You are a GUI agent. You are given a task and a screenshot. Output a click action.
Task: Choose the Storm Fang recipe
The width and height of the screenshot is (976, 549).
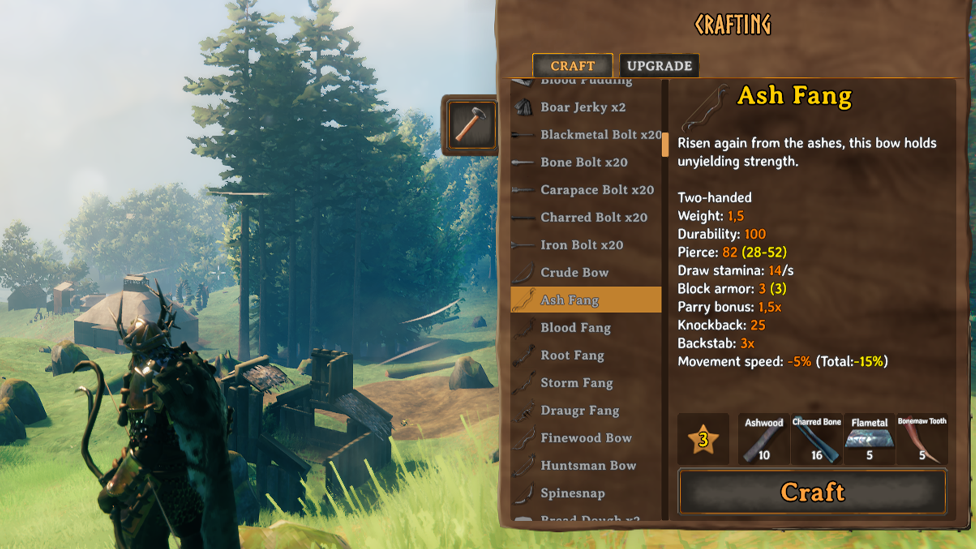pyautogui.click(x=576, y=383)
